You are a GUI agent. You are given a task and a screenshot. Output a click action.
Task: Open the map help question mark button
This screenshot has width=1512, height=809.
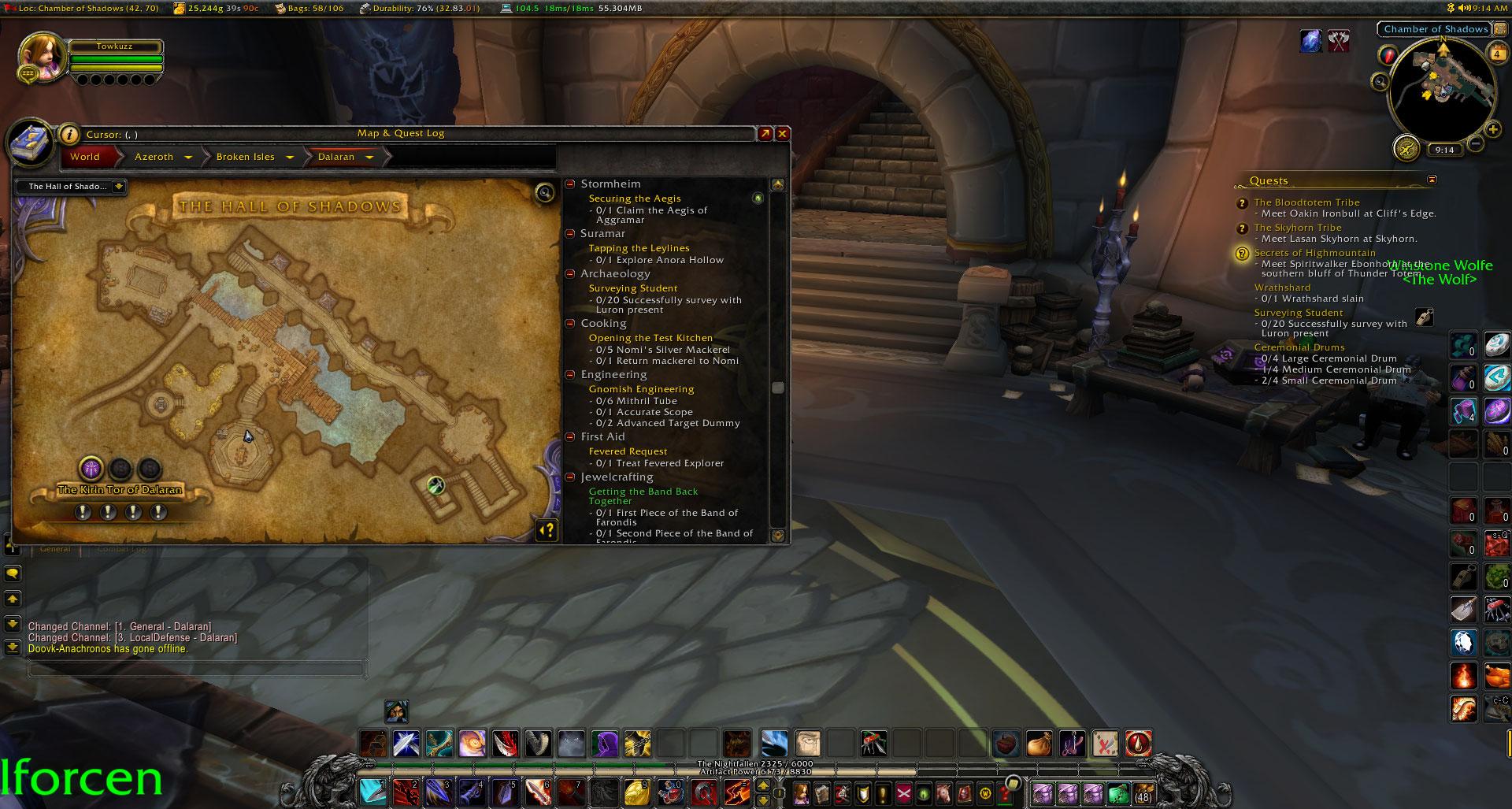click(547, 529)
